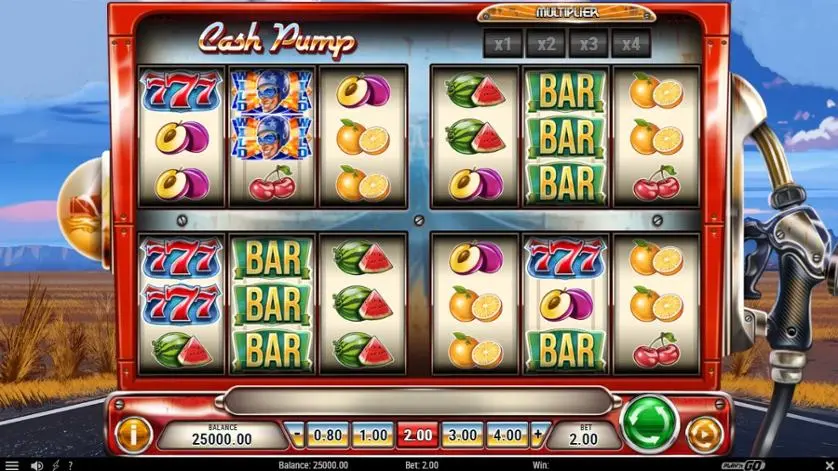Start auto play with the orange button

pos(703,434)
